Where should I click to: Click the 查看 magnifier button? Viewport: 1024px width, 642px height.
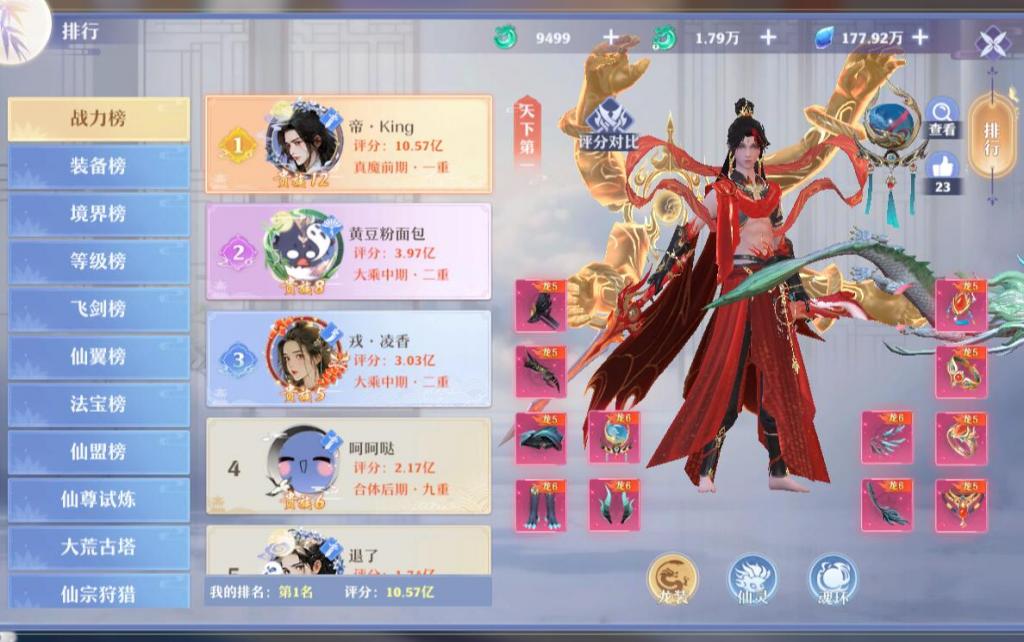(942, 118)
